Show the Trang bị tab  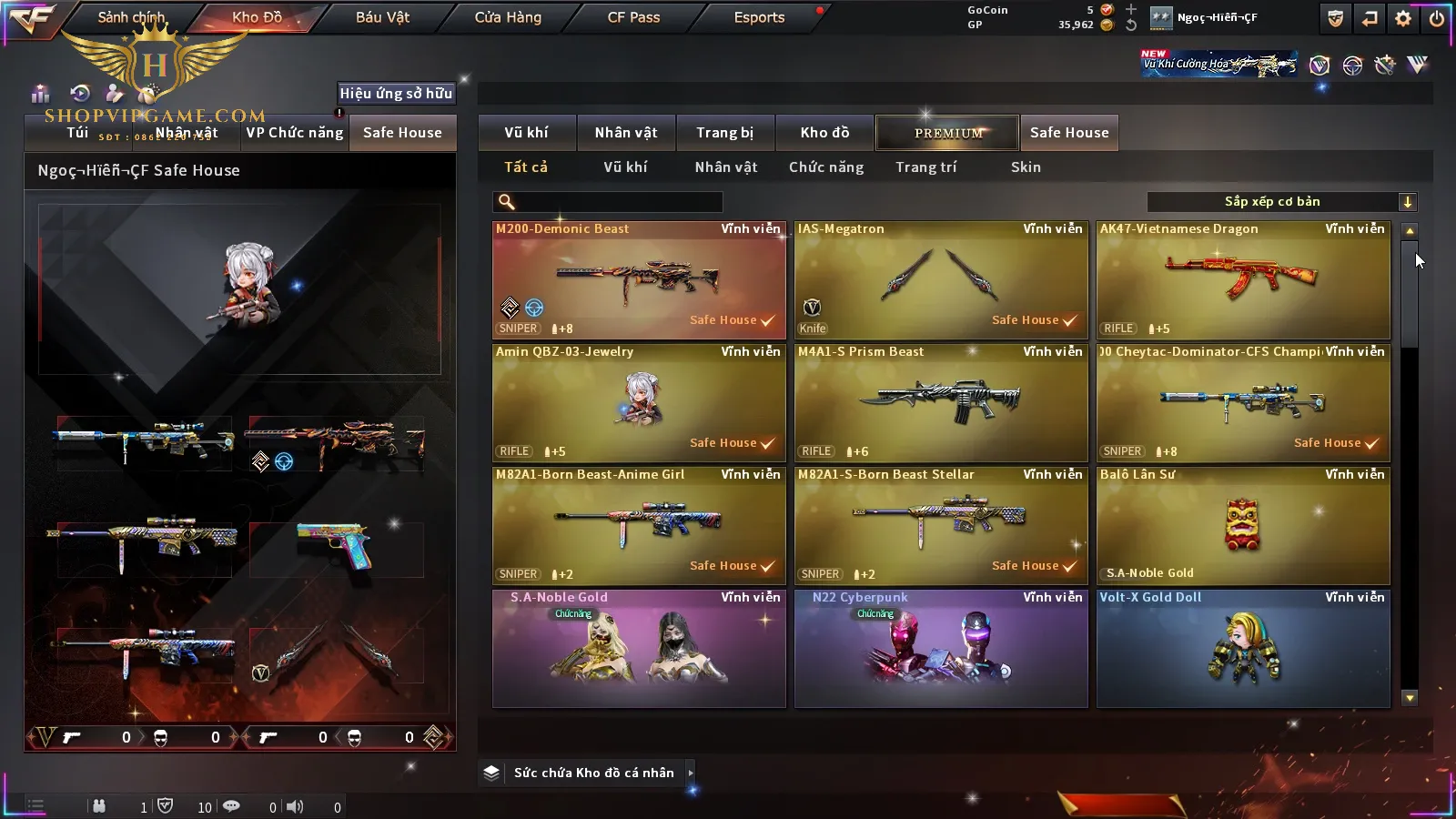(725, 133)
